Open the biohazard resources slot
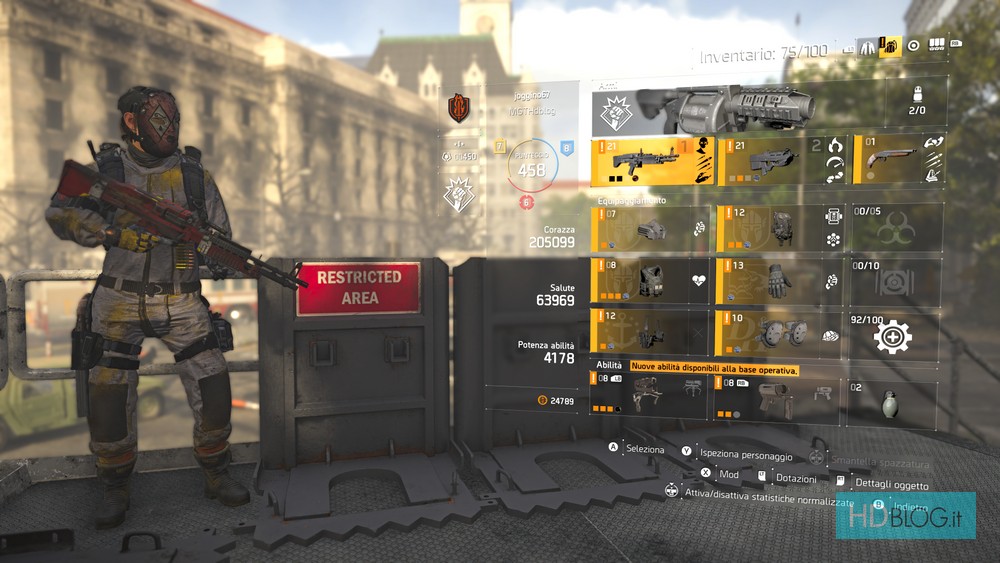Viewport: 1000px width, 563px height. click(895, 229)
